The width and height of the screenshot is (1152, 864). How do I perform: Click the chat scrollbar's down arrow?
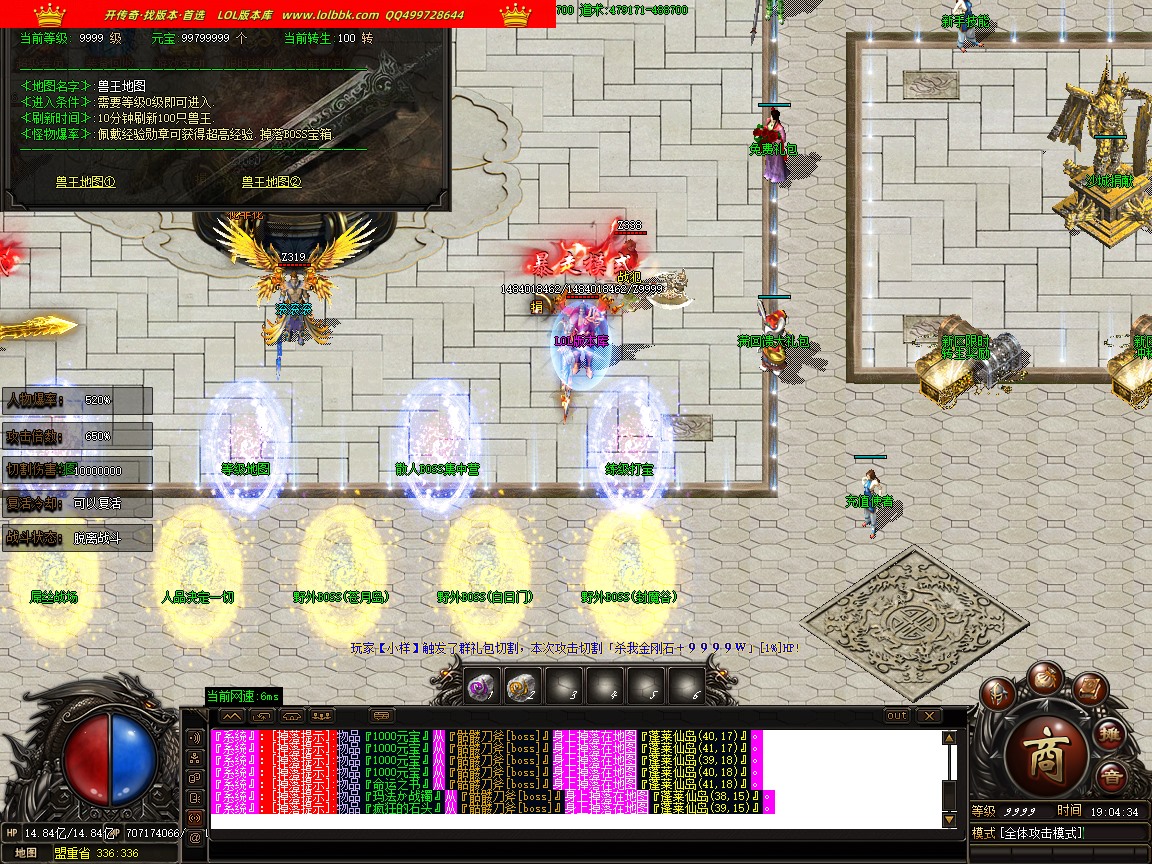click(949, 820)
